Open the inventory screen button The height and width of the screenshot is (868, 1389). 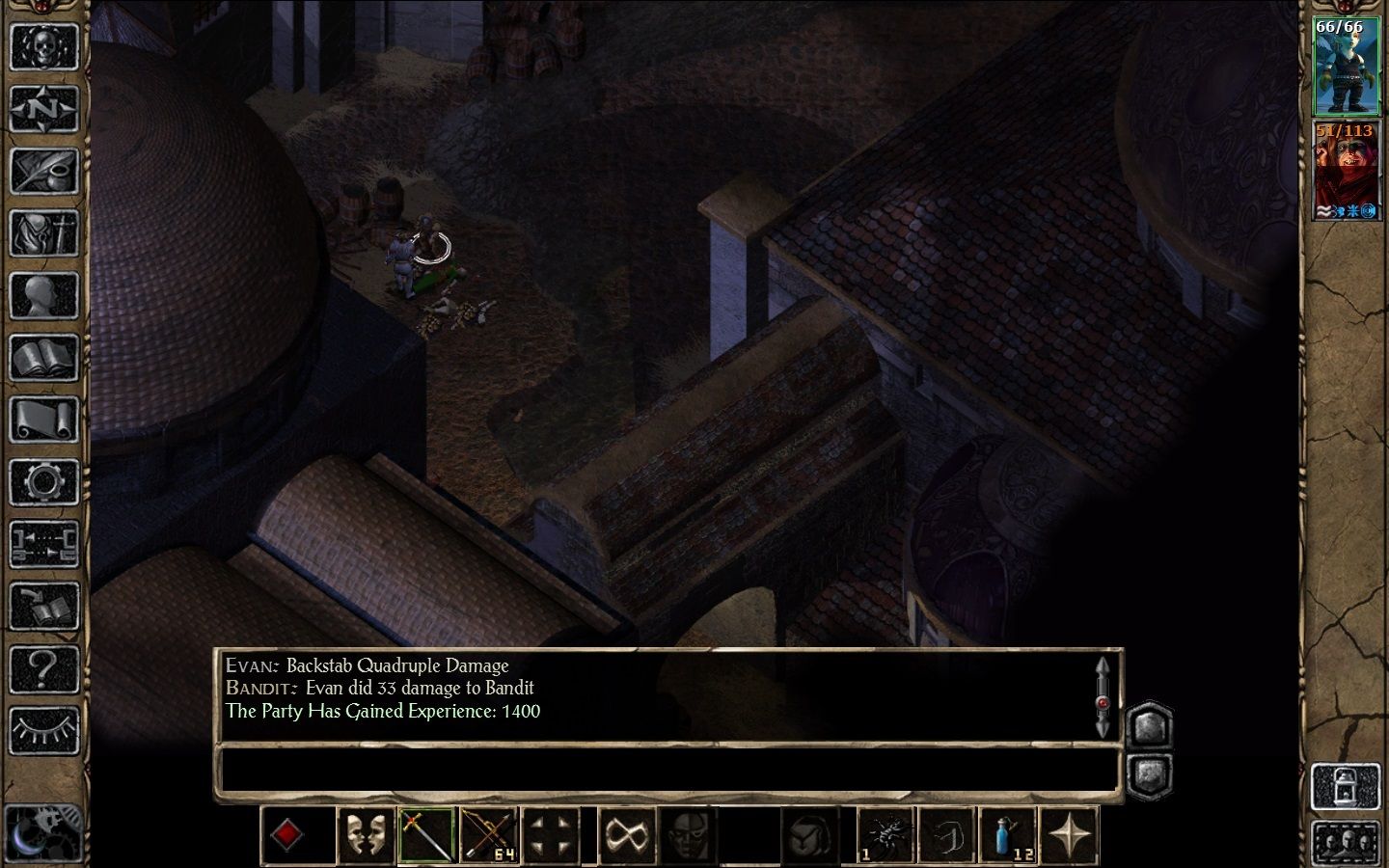click(43, 232)
